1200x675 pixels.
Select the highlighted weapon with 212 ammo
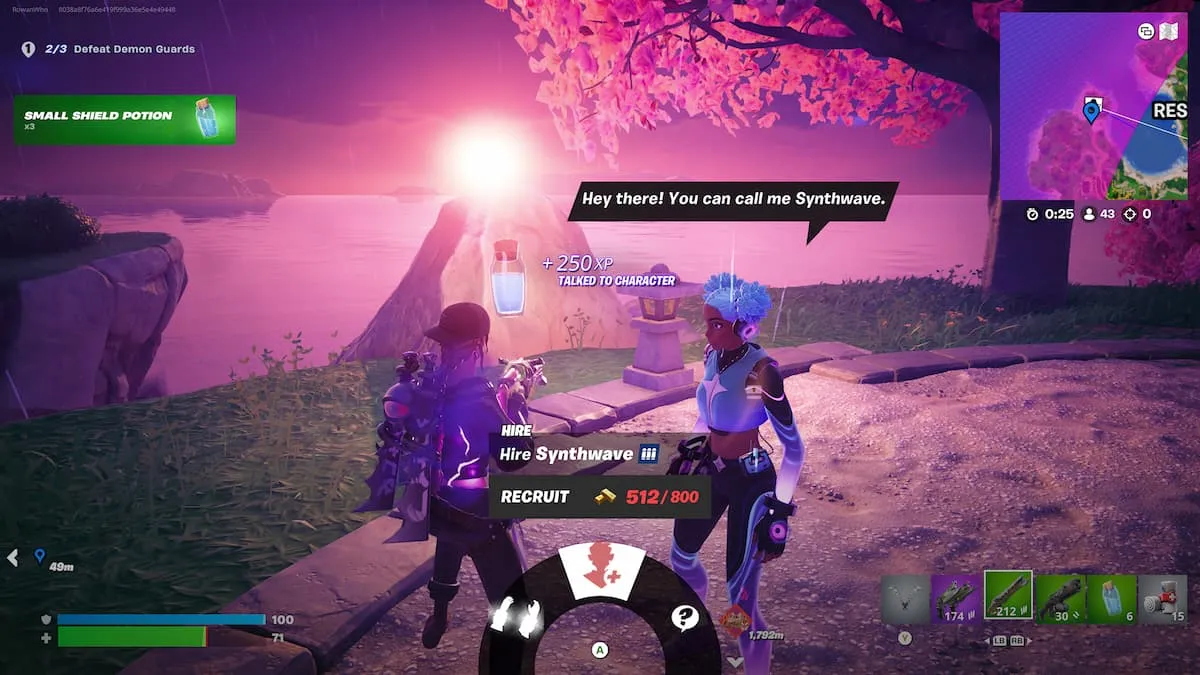tap(1008, 597)
